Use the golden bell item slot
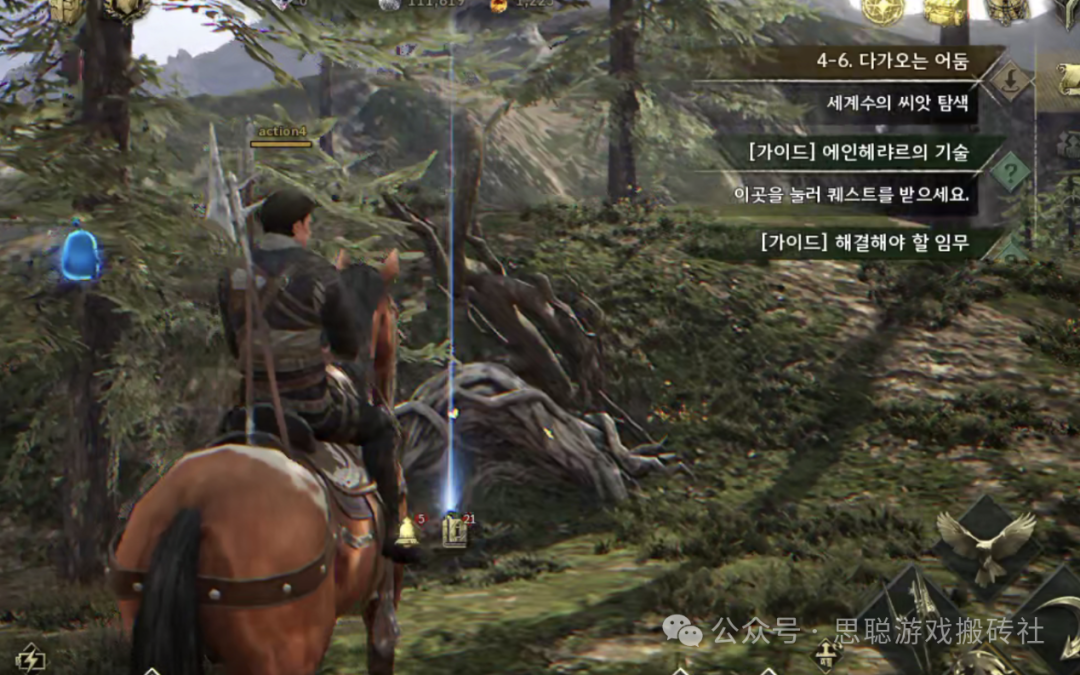Image resolution: width=1080 pixels, height=675 pixels. tap(406, 531)
